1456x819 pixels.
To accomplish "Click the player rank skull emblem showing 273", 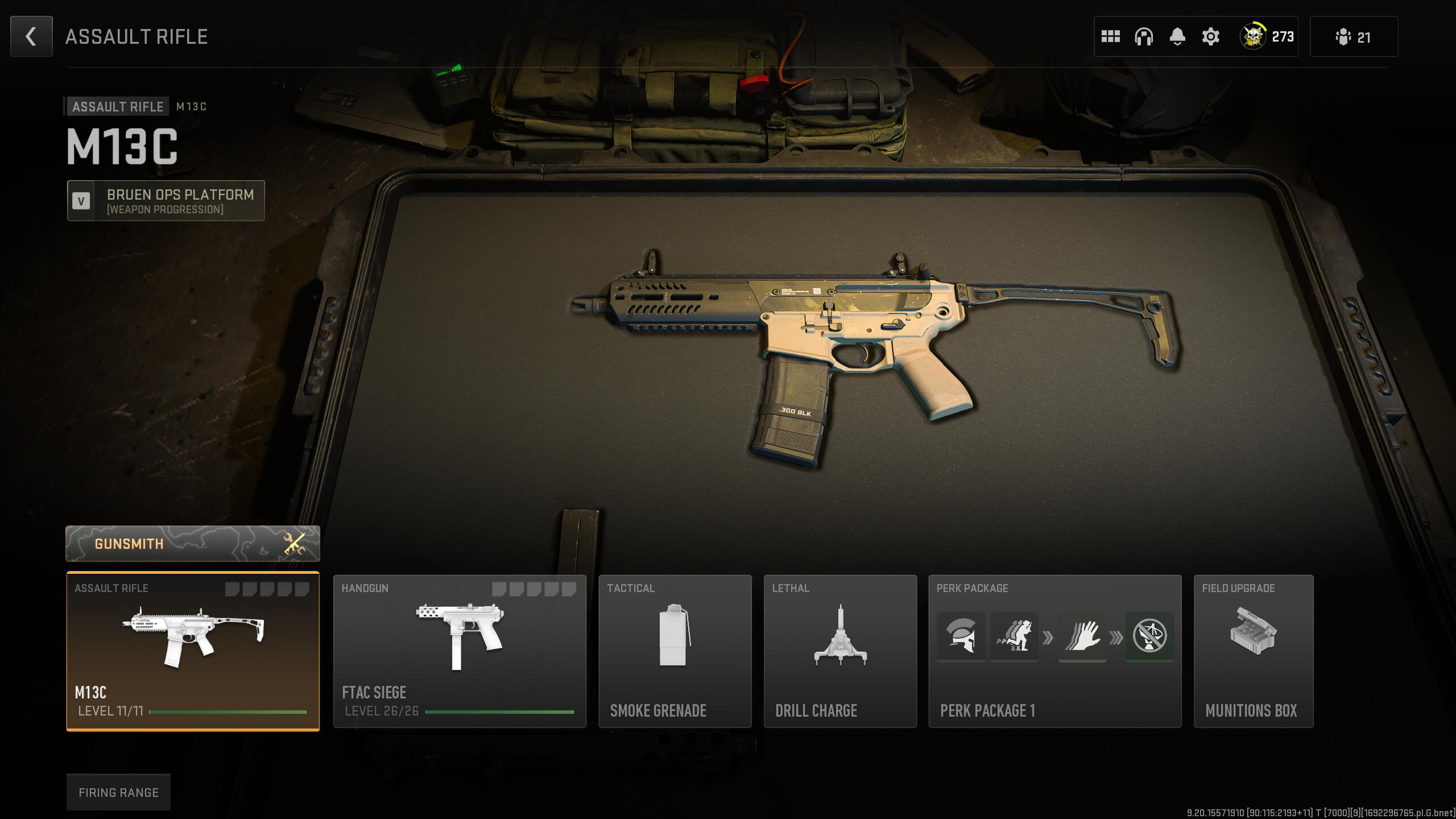I will (1265, 36).
